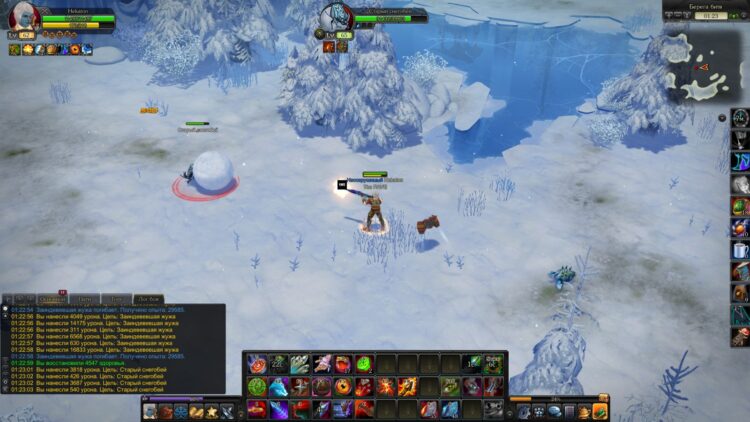Open the crossed swords menu icon

pyautogui.click(x=227, y=411)
